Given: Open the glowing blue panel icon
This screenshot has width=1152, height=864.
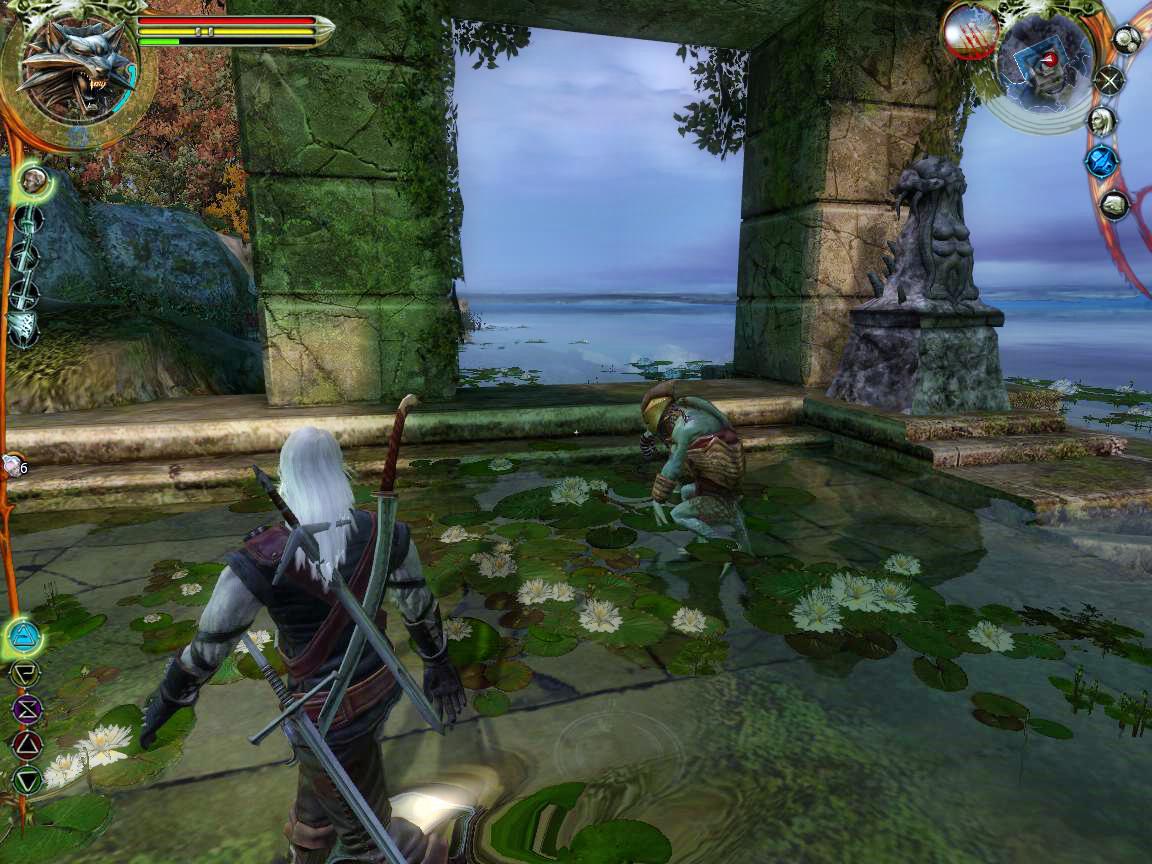Looking at the screenshot, I should tap(1102, 162).
